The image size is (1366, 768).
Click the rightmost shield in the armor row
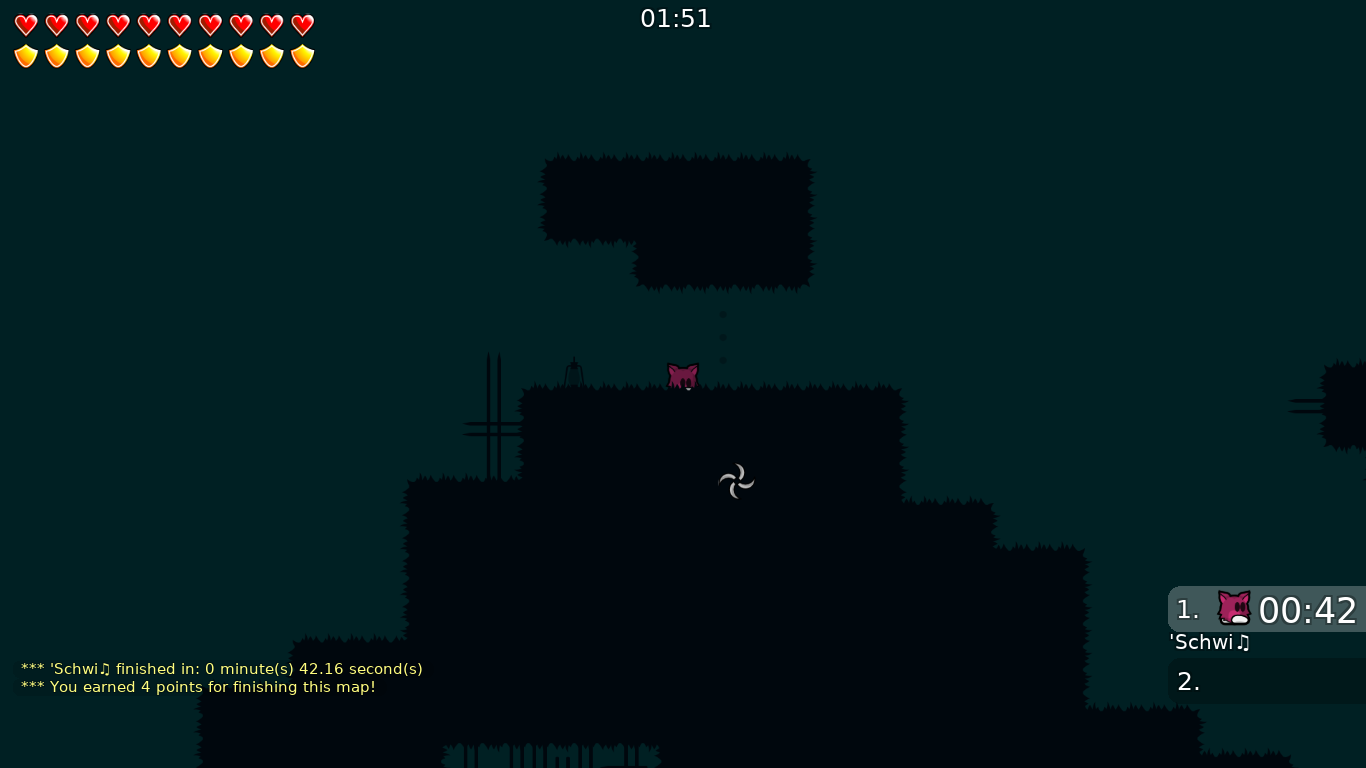[302, 56]
